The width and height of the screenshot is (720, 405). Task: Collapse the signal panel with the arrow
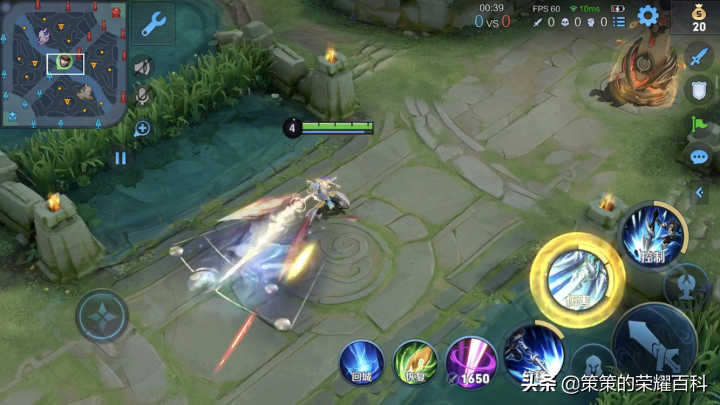(x=700, y=192)
